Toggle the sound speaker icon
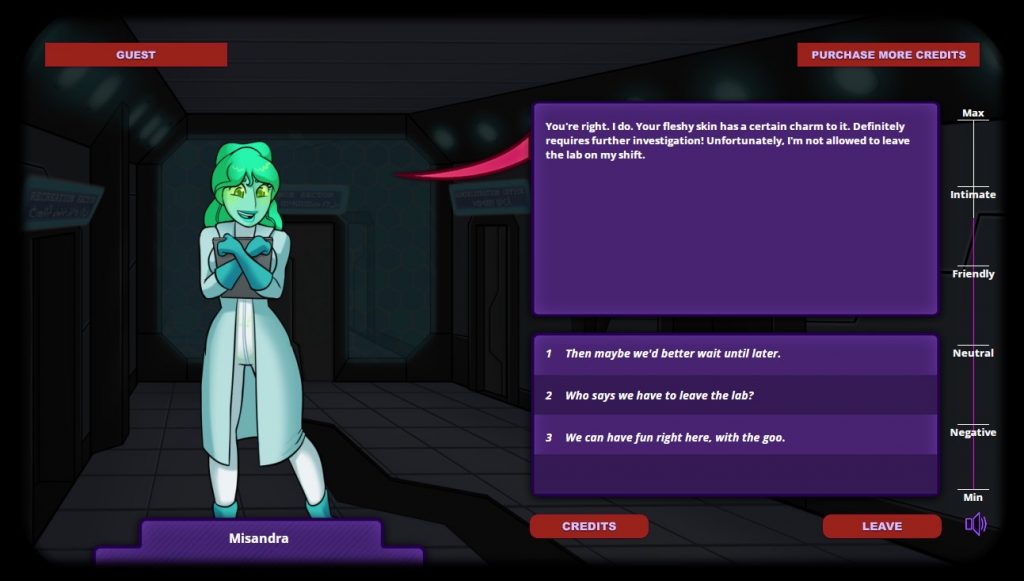The height and width of the screenshot is (581, 1024). [975, 524]
